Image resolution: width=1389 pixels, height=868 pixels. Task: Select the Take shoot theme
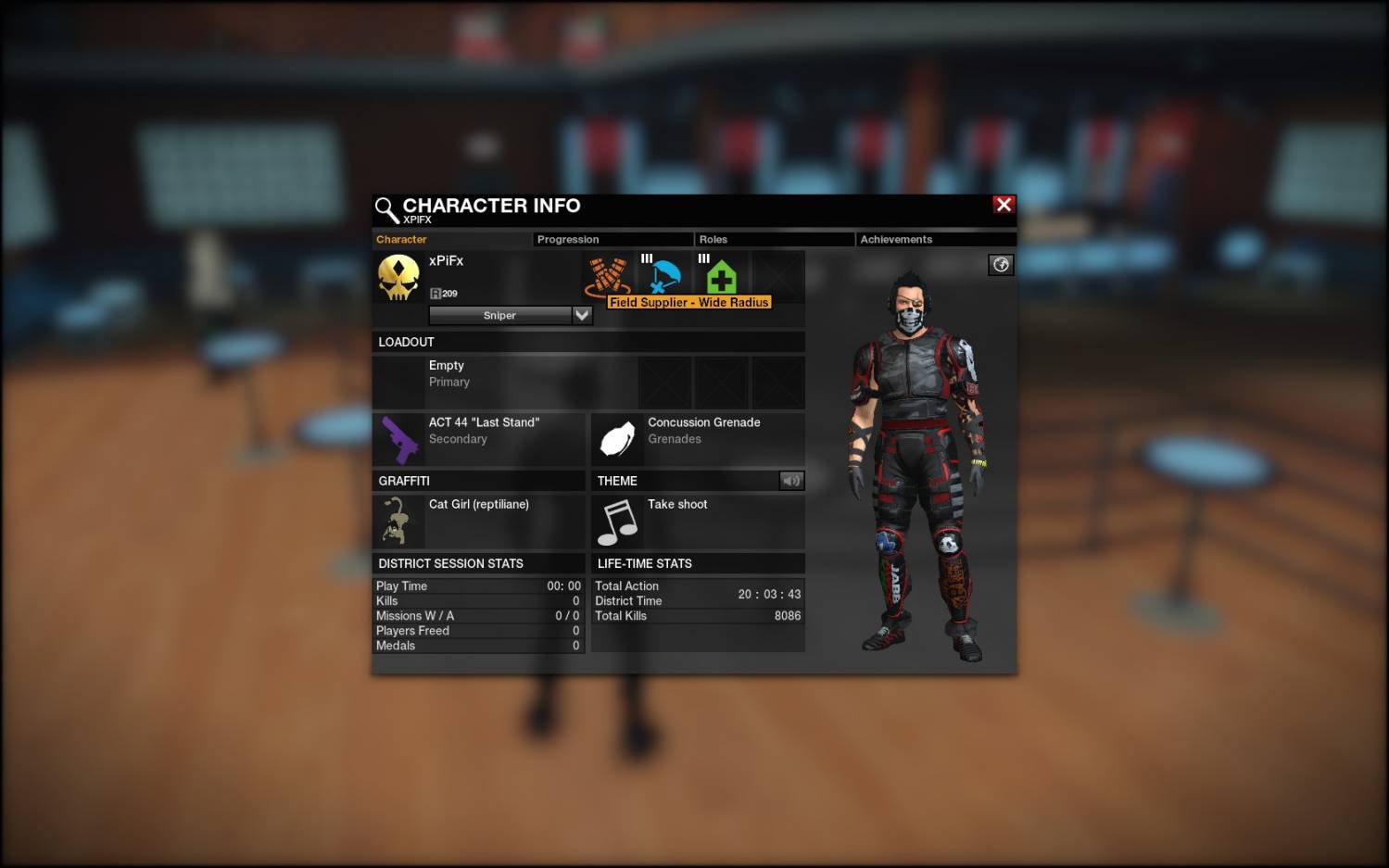(x=697, y=522)
